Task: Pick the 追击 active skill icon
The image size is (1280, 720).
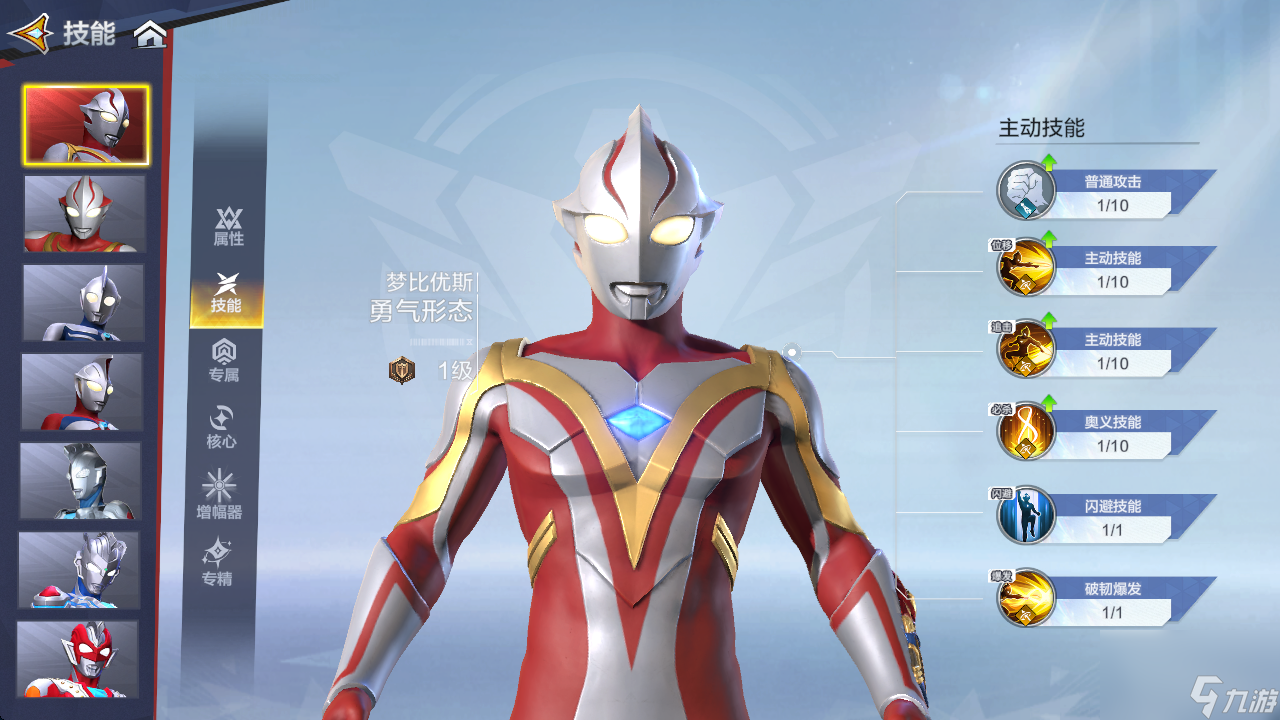Action: tap(1026, 350)
